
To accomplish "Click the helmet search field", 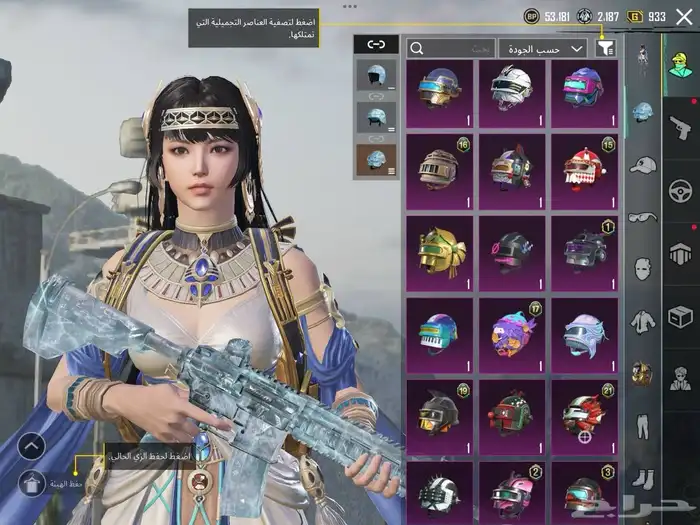I will click(x=451, y=47).
